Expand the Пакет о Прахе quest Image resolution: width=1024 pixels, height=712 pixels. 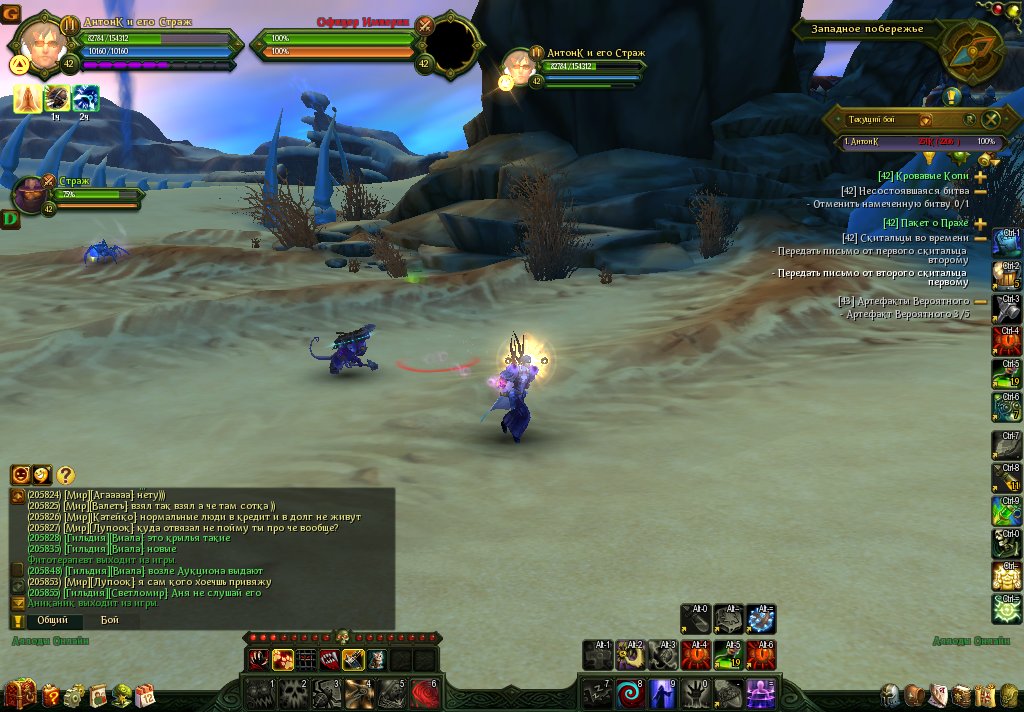coord(980,223)
